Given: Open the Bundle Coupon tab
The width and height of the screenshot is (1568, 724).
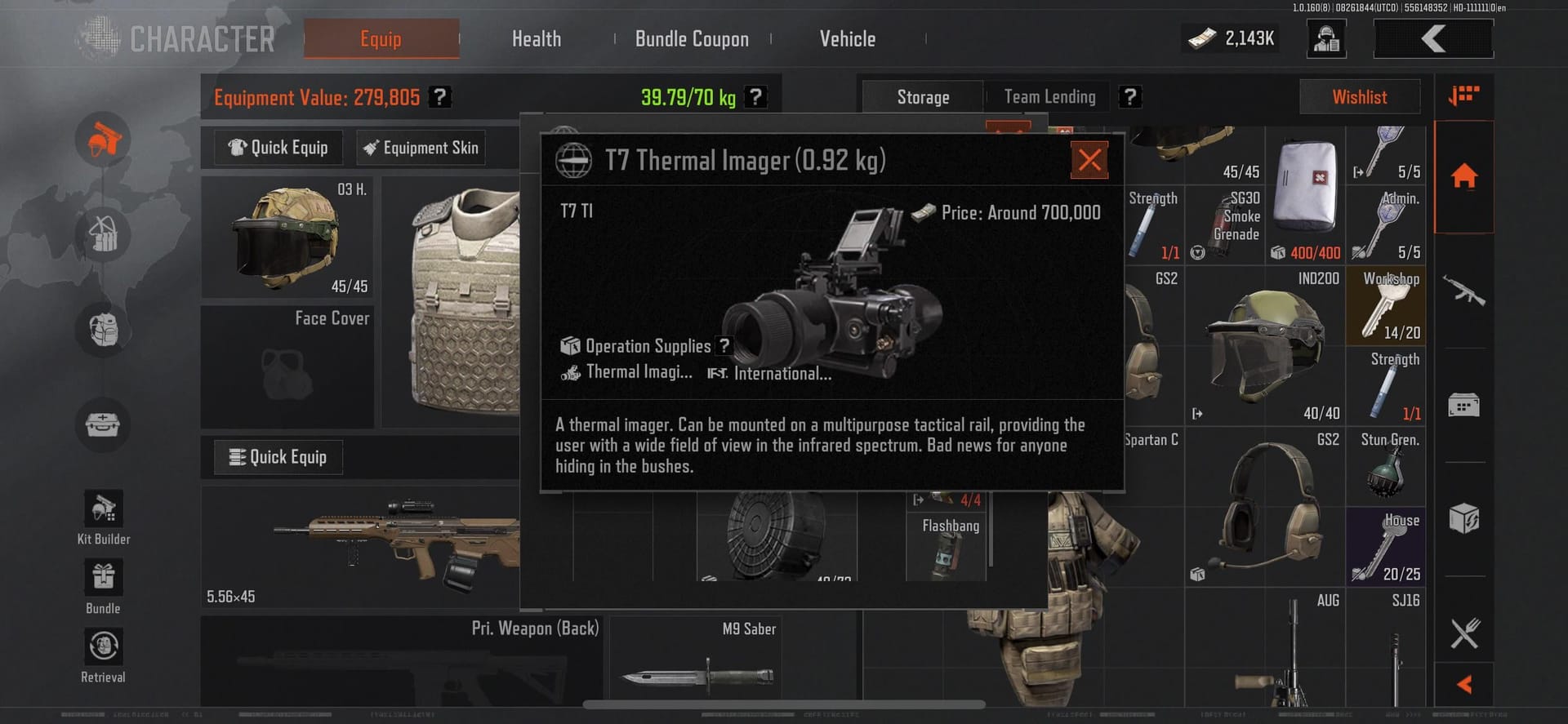Looking at the screenshot, I should [x=692, y=38].
